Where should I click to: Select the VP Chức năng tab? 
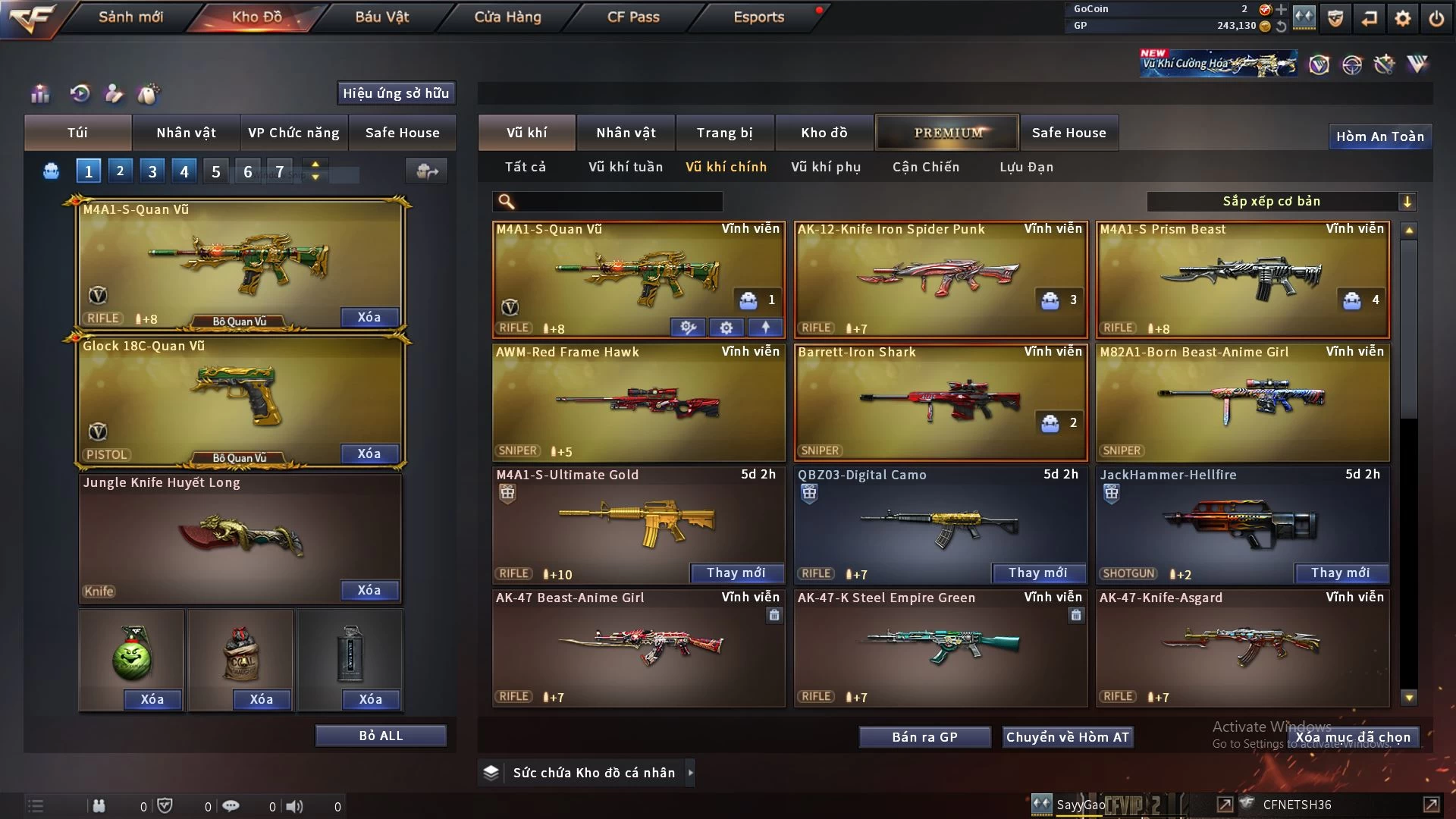tap(293, 133)
